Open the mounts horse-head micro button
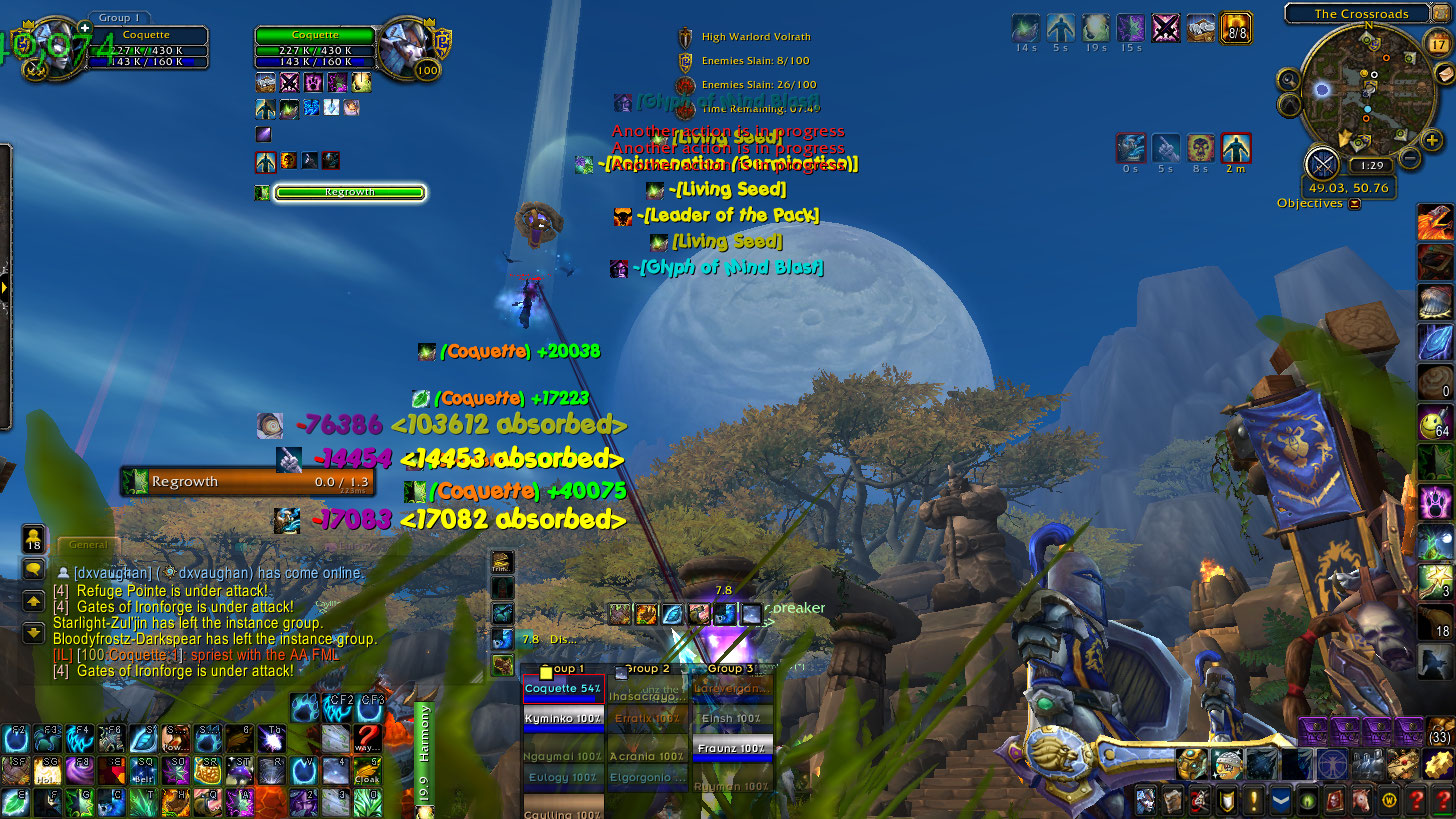The height and width of the screenshot is (819, 1456). 1334,801
